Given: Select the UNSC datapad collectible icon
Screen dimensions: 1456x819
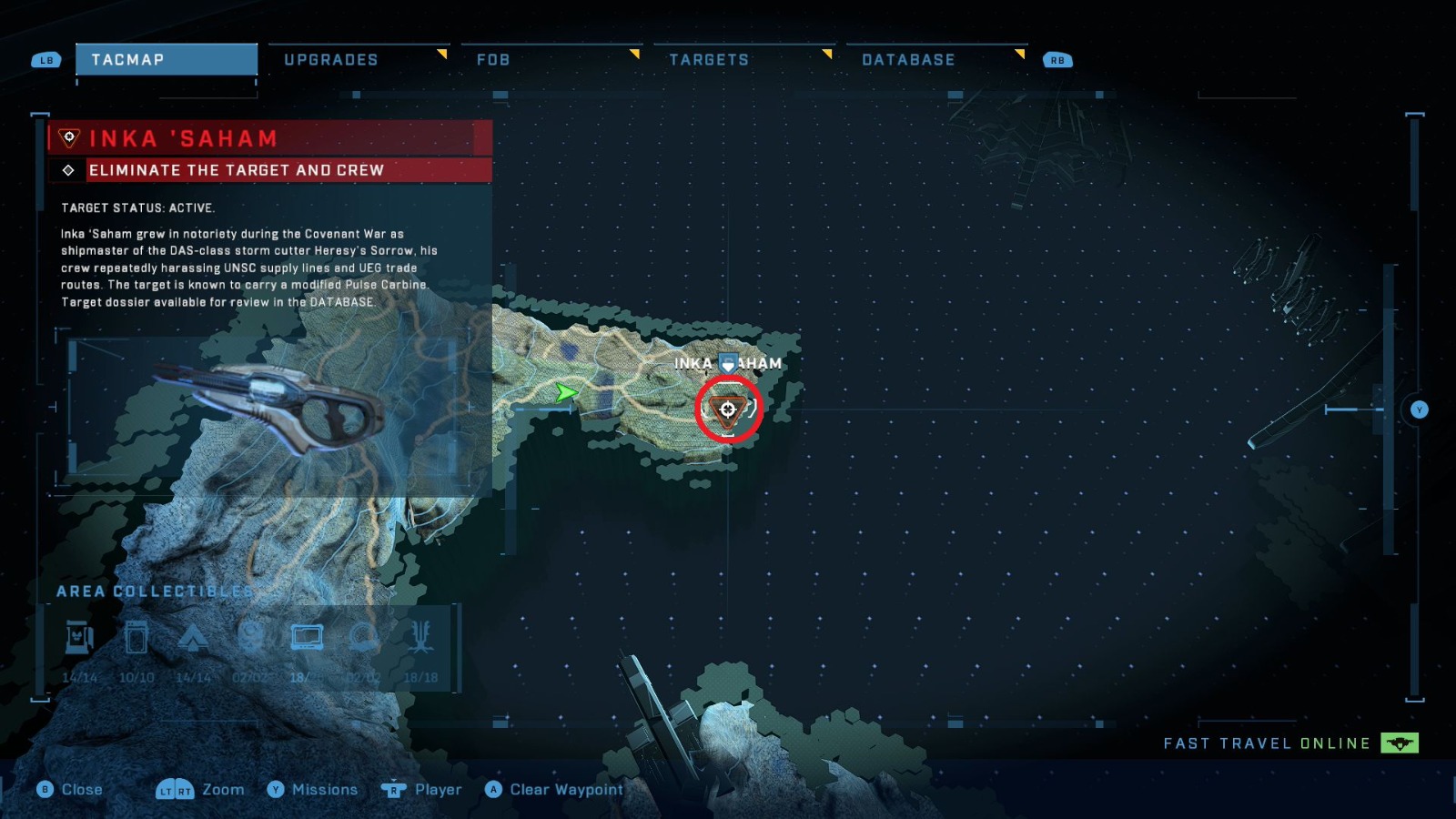Looking at the screenshot, I should 307,637.
